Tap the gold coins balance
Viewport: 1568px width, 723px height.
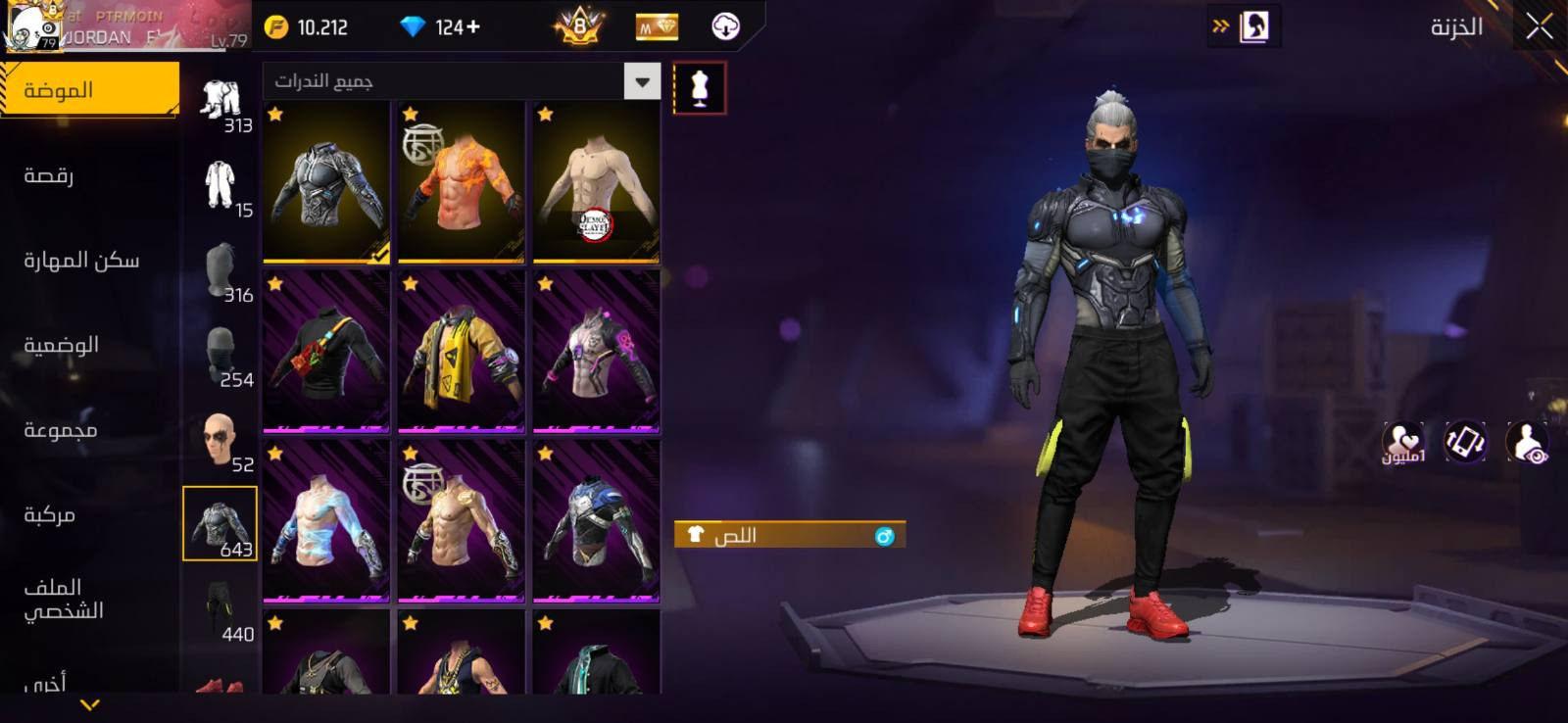308,27
